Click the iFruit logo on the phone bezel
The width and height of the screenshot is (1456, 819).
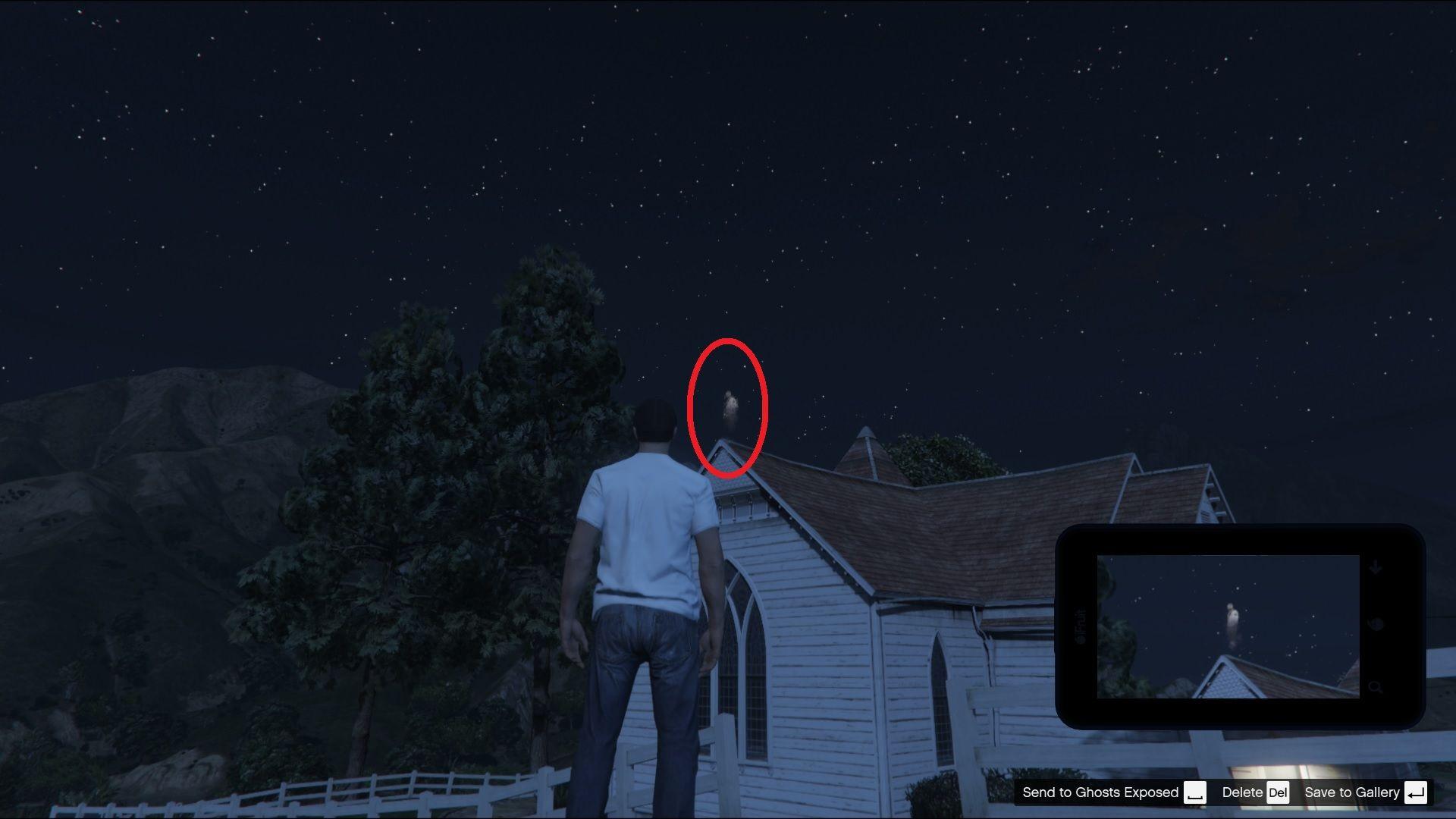[1081, 626]
